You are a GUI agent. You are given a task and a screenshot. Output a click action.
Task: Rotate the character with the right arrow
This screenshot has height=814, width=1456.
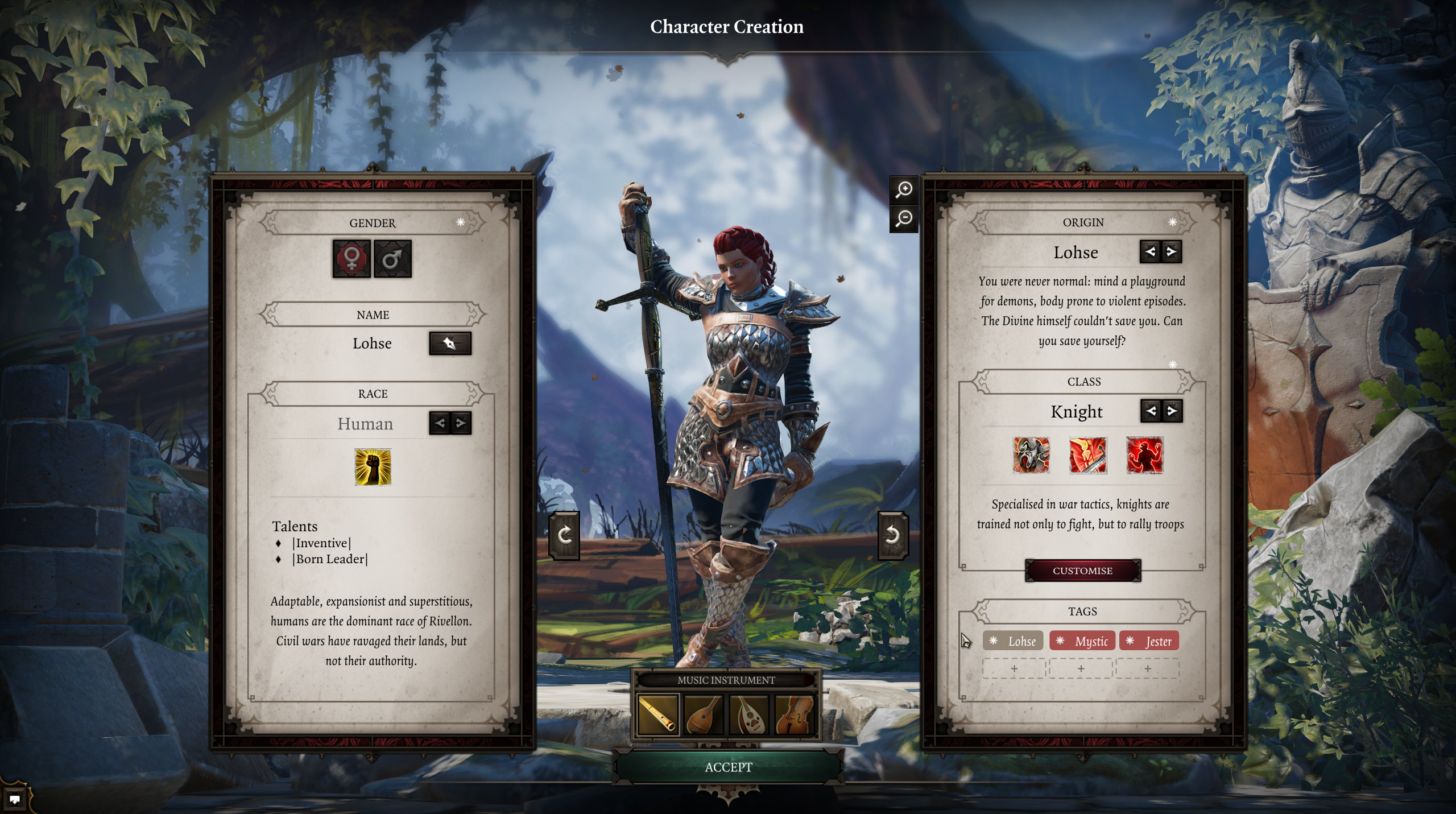click(x=892, y=535)
